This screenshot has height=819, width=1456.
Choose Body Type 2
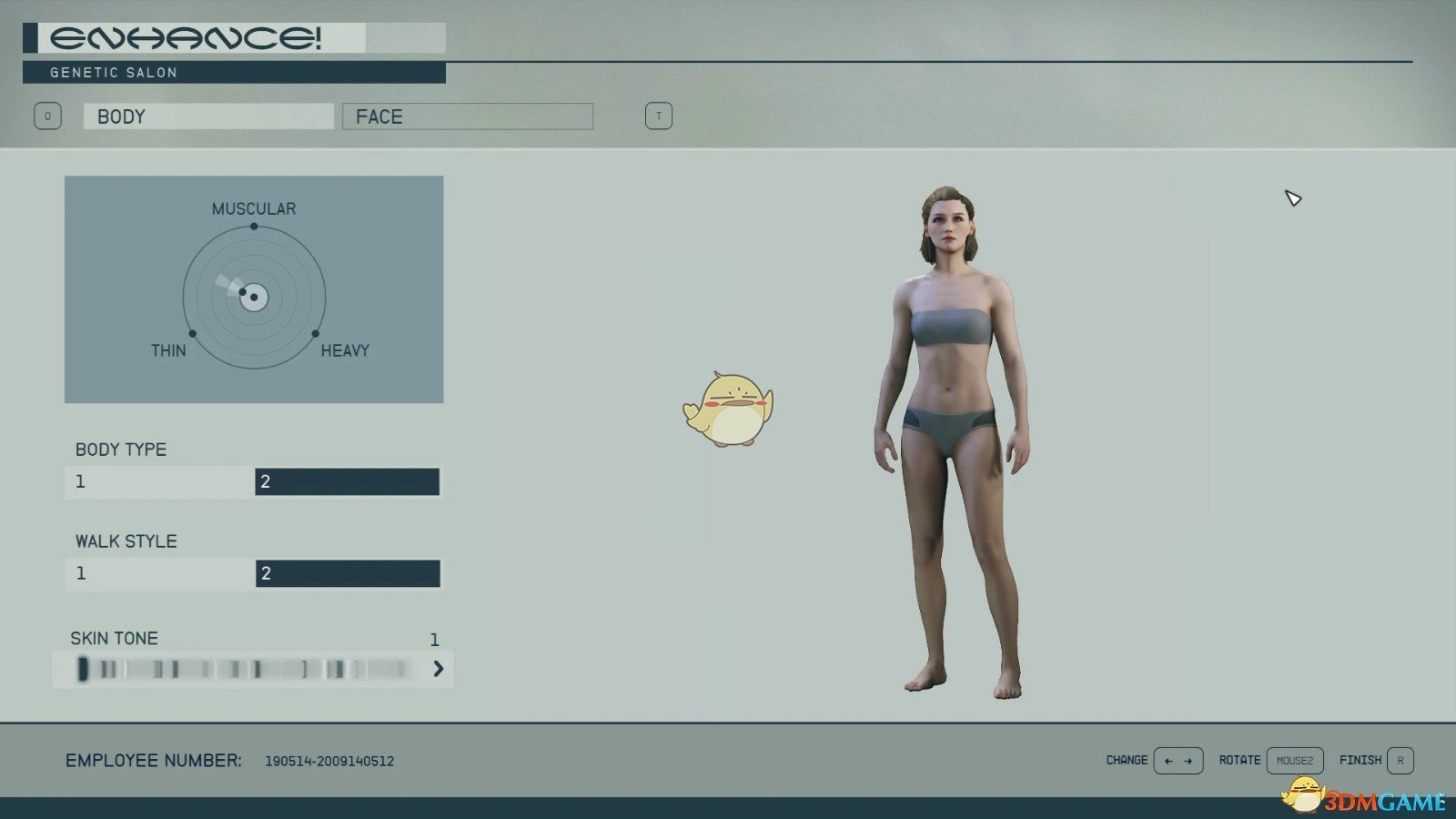(x=347, y=481)
